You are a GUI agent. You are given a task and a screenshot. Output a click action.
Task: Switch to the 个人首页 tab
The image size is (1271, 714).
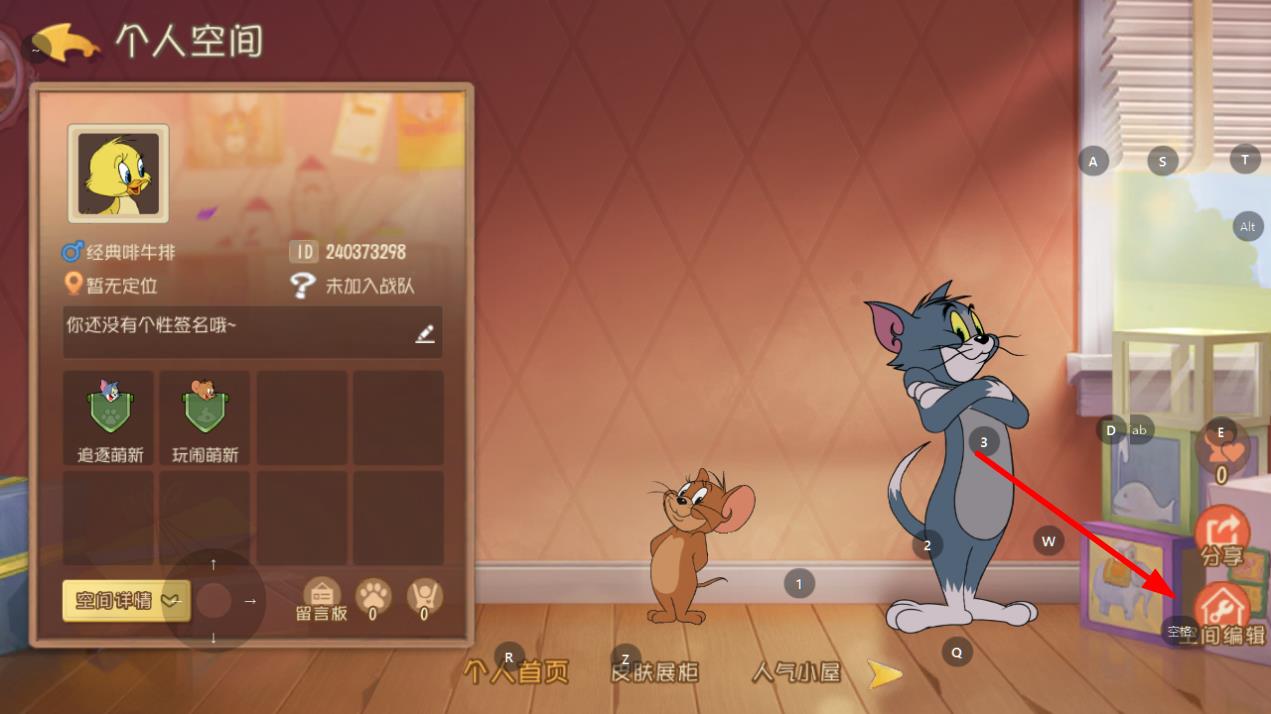516,672
